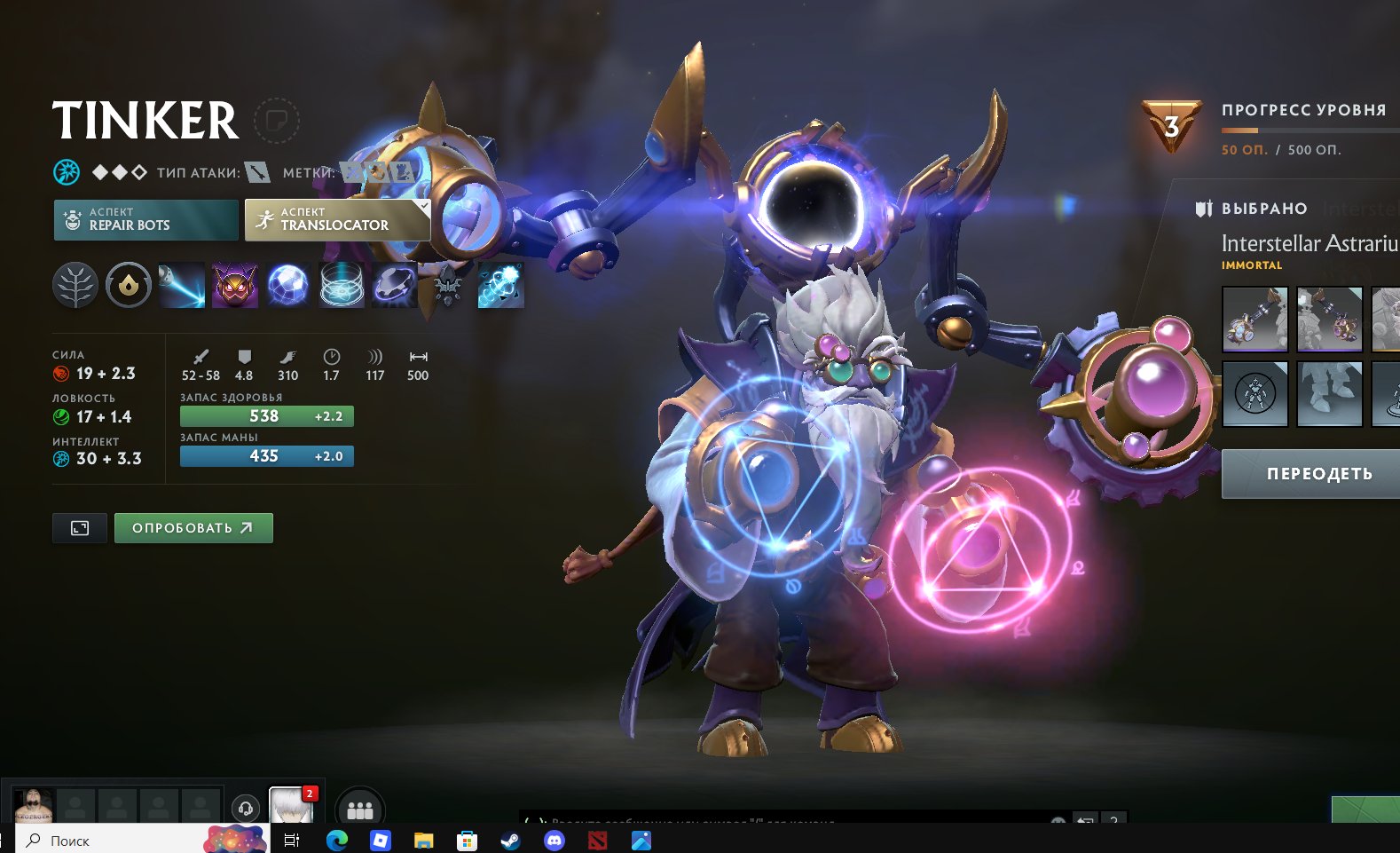Open the friends list grid at the bottom

click(x=358, y=807)
